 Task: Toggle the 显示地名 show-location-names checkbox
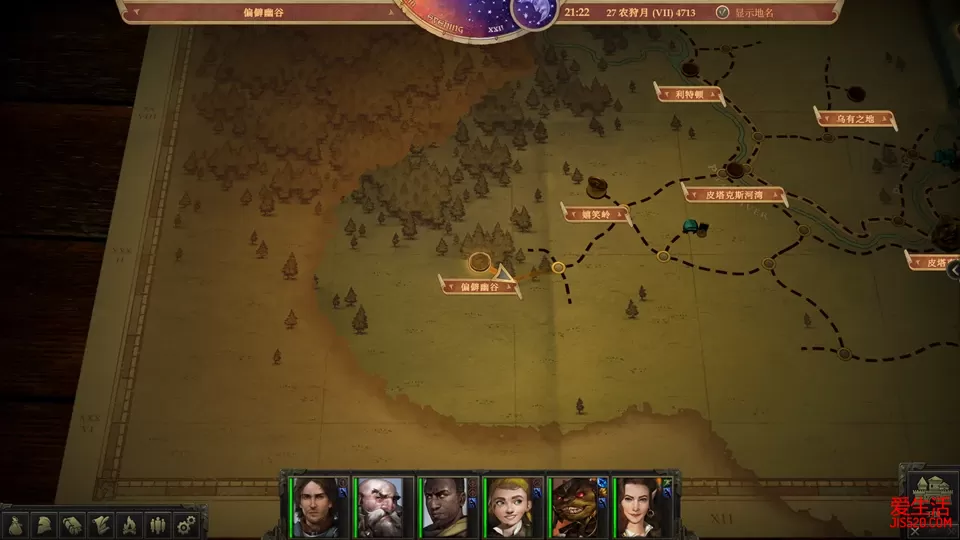723,13
